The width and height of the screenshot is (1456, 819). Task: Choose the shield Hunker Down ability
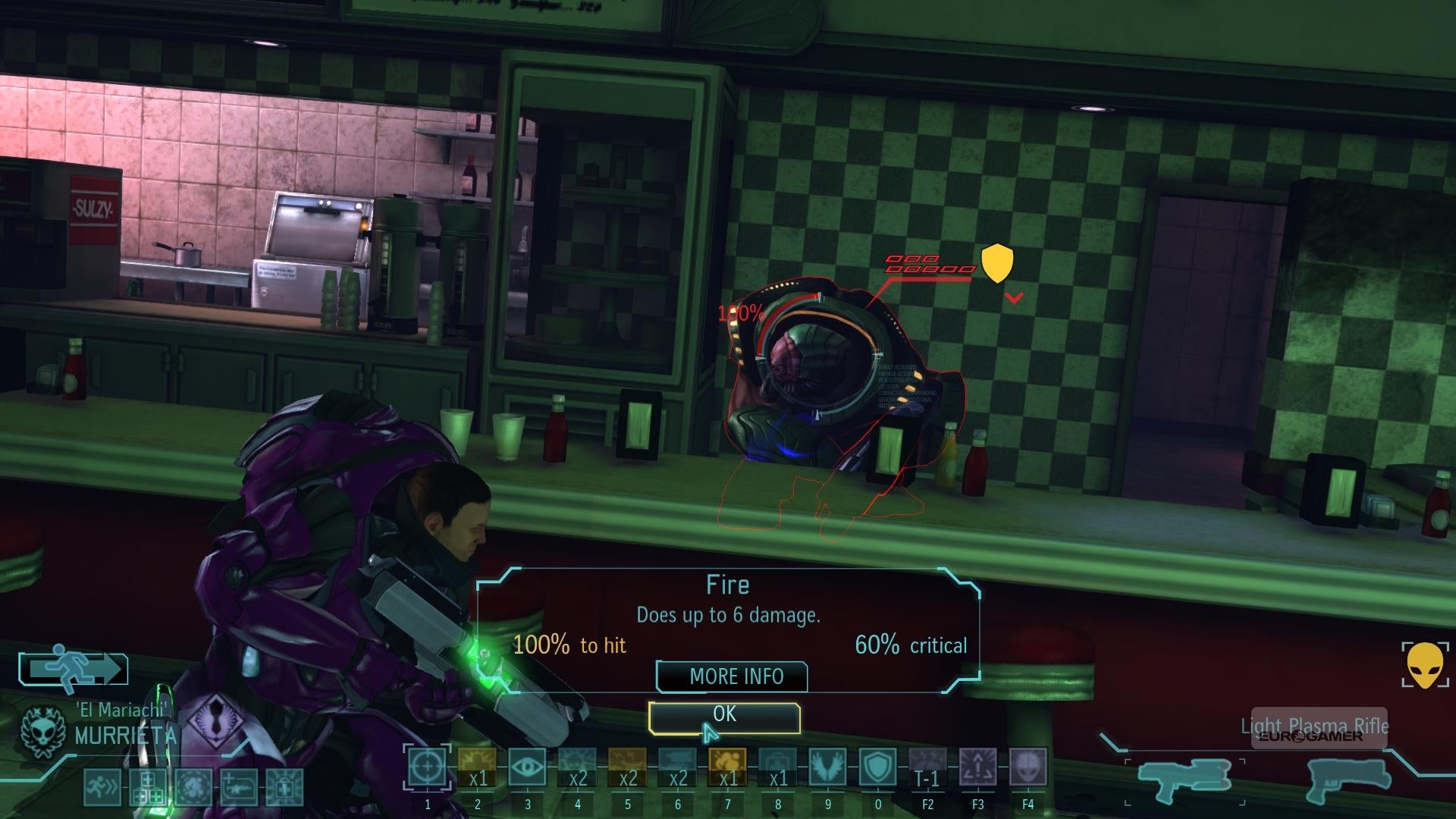[x=877, y=767]
